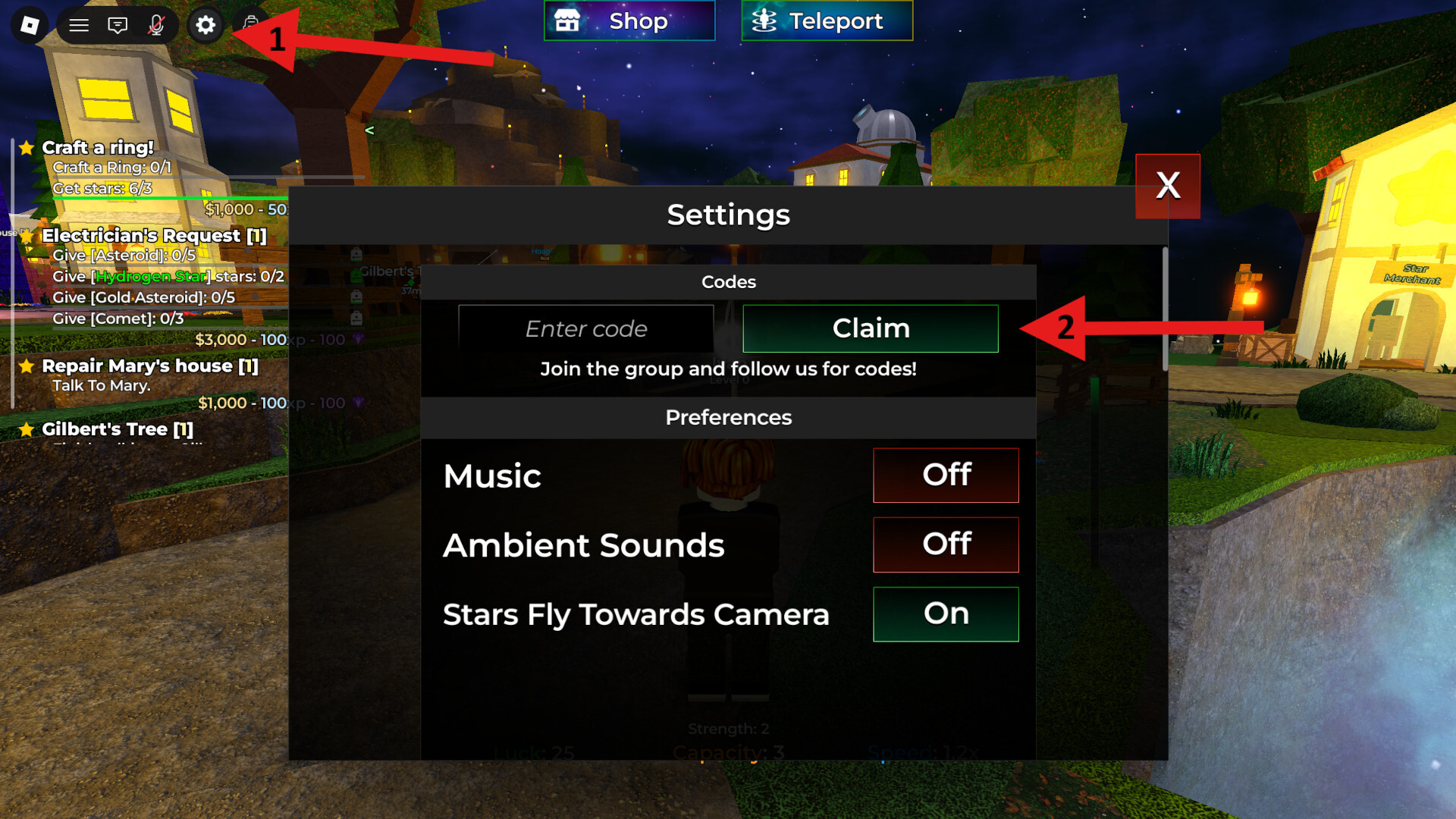Unmute the microphone icon

155,25
